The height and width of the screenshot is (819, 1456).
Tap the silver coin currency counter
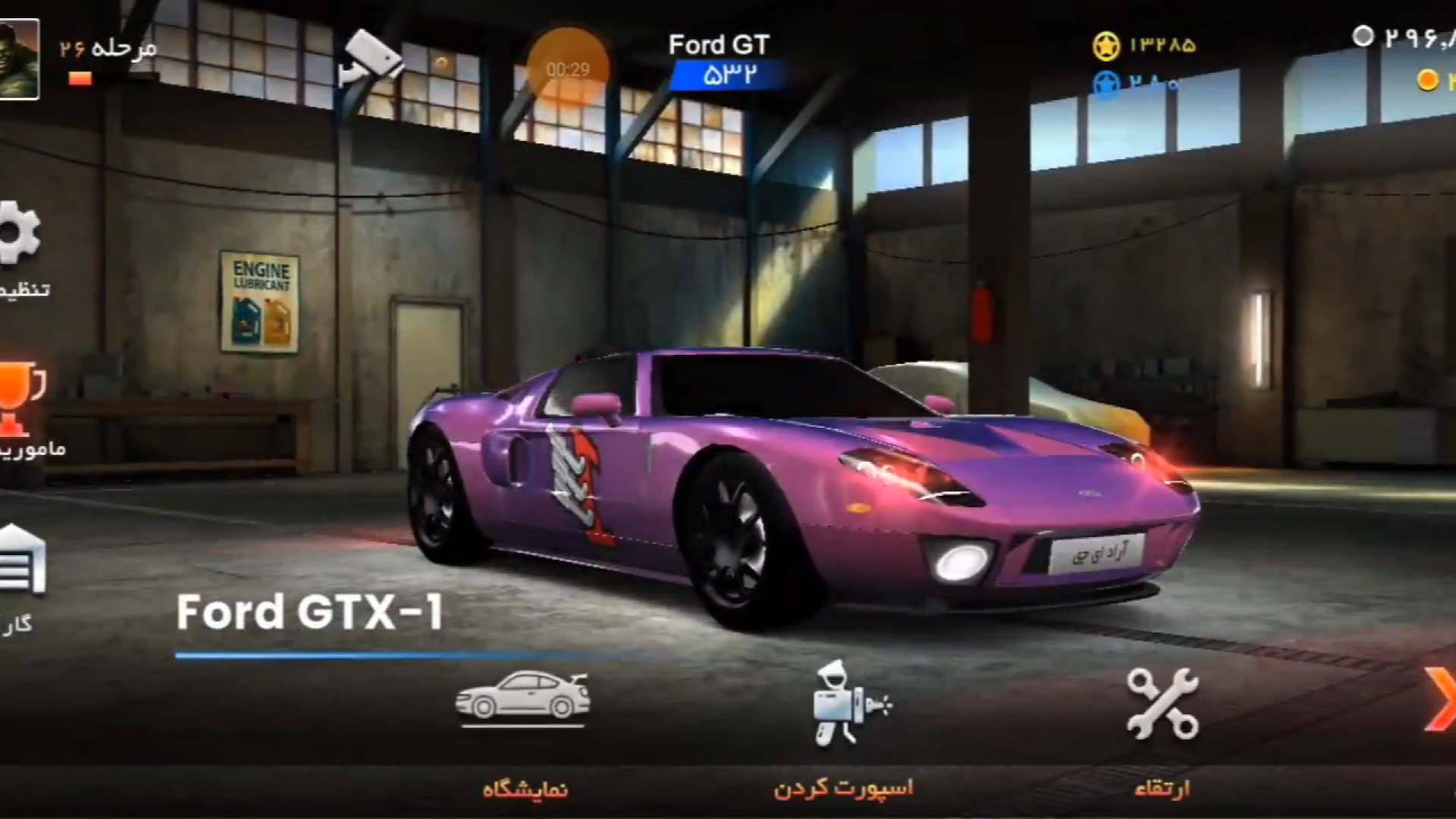1403,36
